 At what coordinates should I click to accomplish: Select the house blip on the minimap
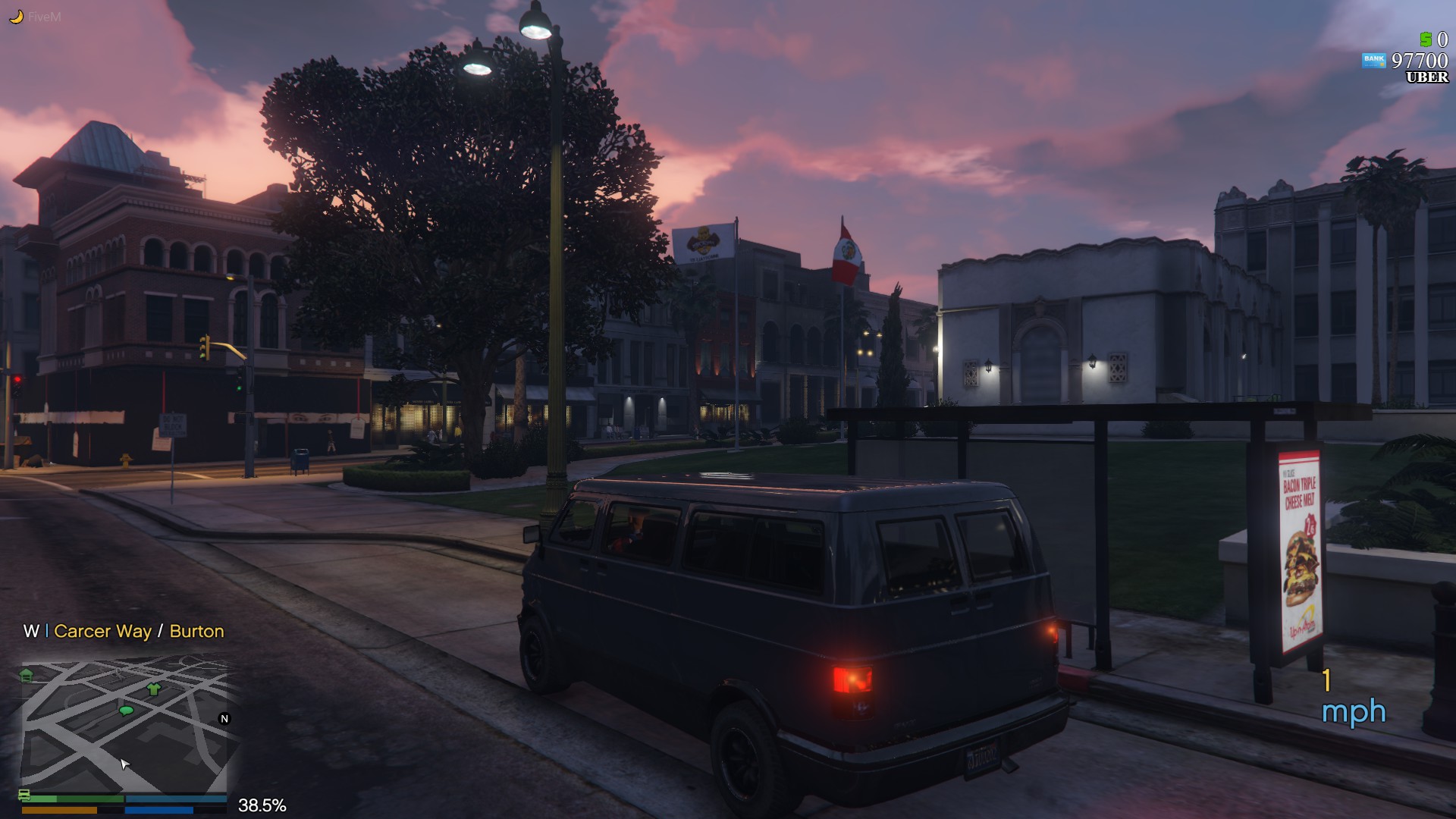(x=26, y=673)
